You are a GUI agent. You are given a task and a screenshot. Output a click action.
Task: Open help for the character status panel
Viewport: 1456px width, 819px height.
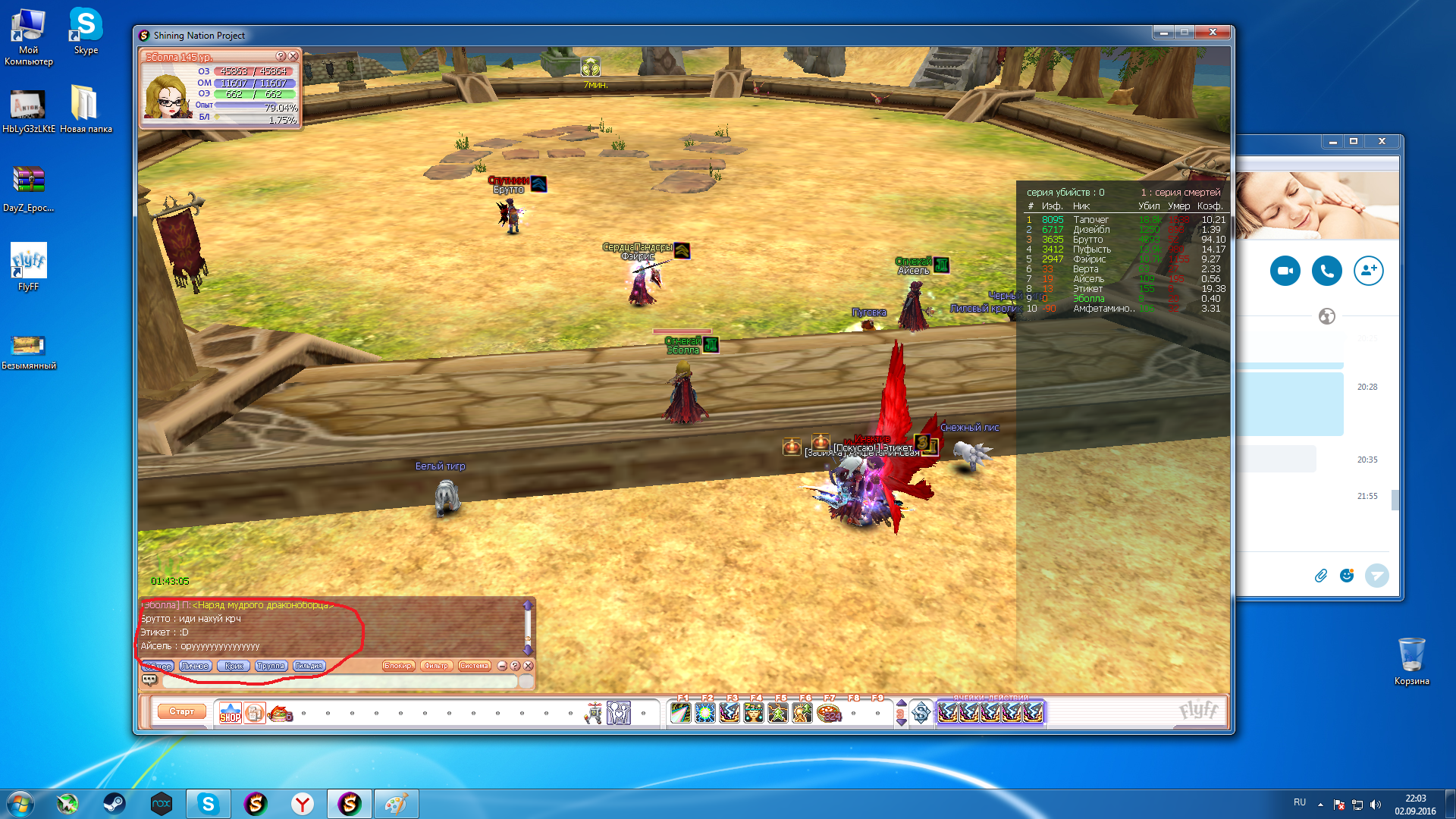point(281,56)
